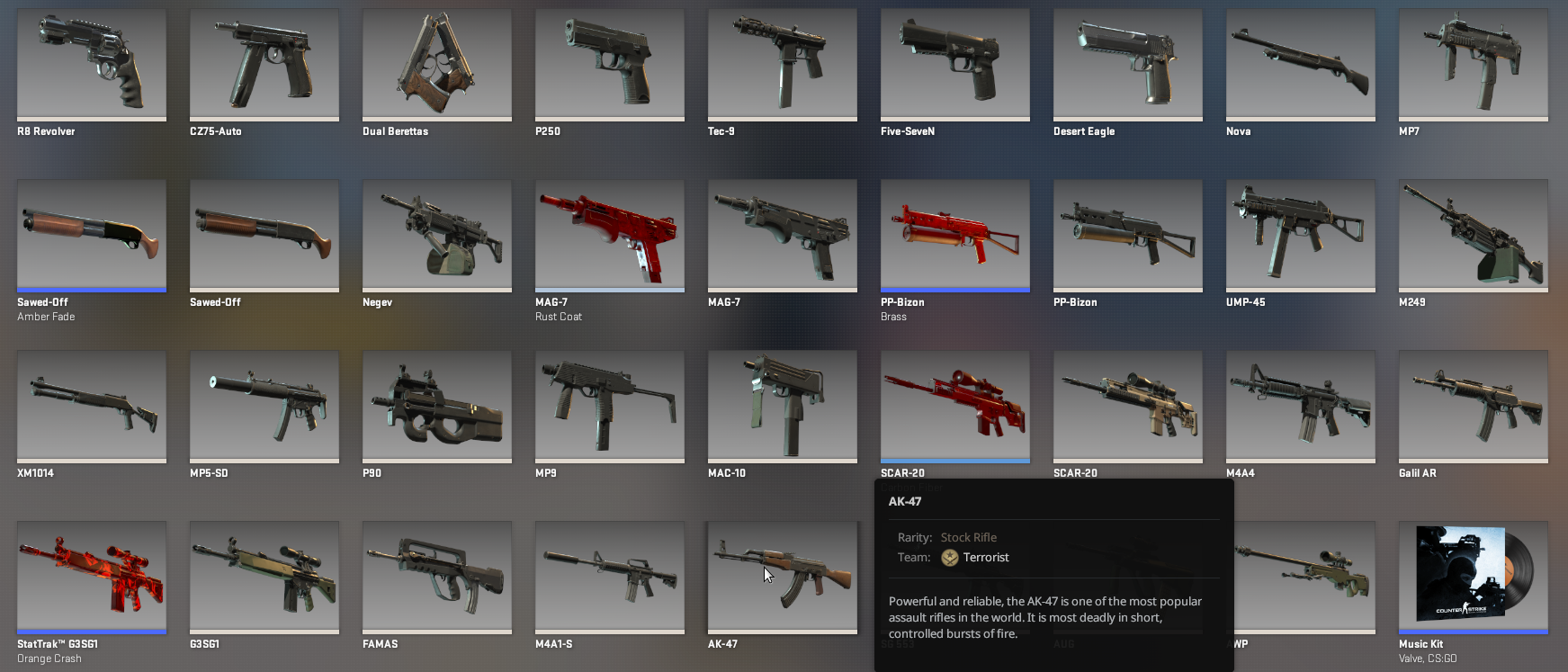Select the StatTrak G3SG1 Orange Crash

point(91,576)
